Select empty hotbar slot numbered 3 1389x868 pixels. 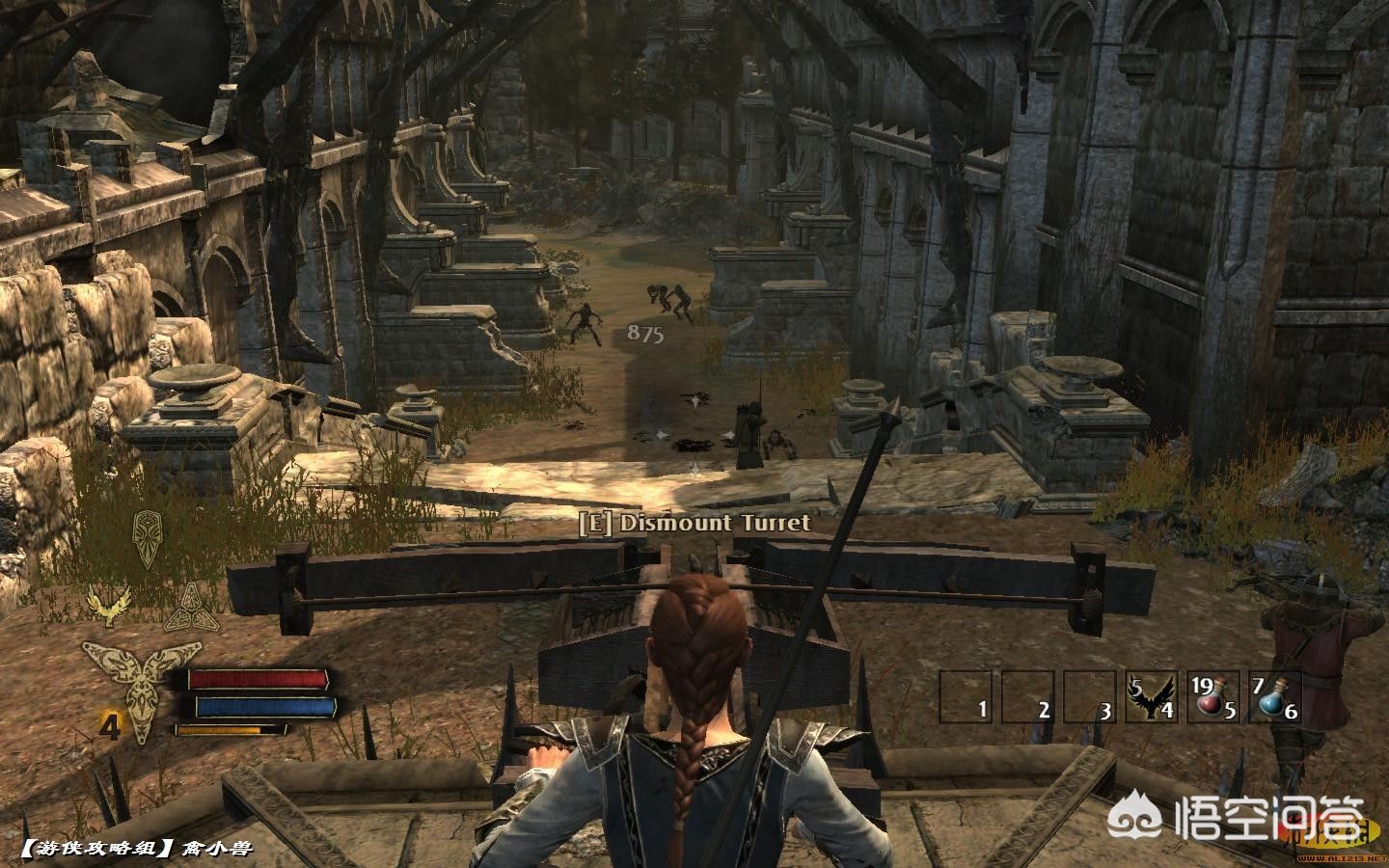1091,696
